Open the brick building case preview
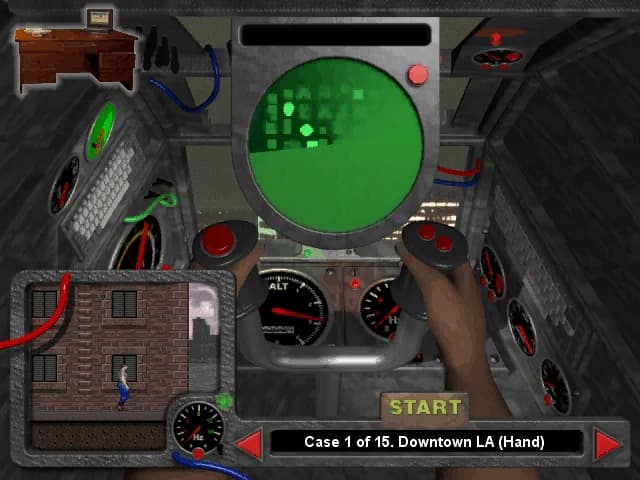This screenshot has height=480, width=640. pyautogui.click(x=110, y=350)
